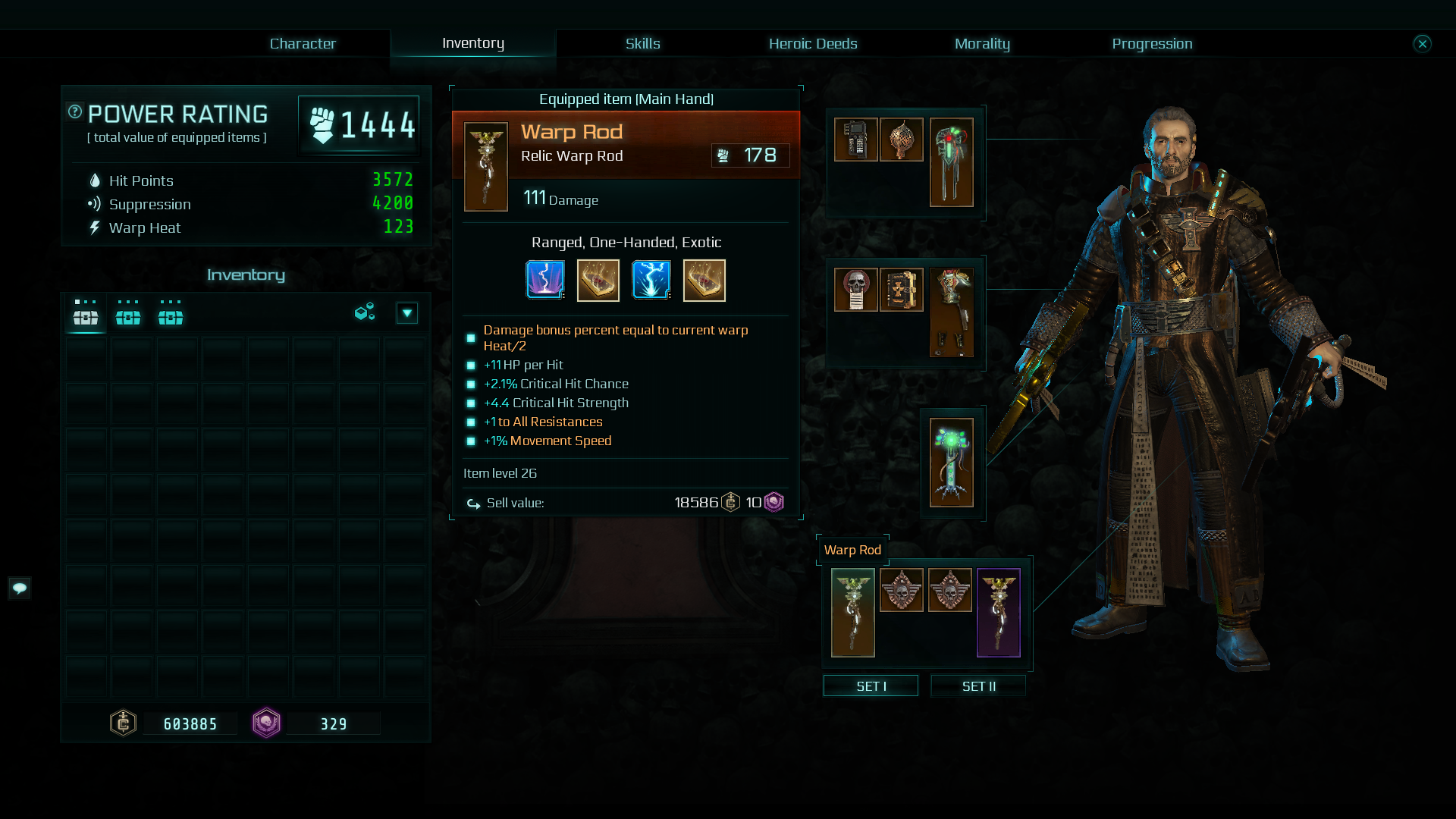The height and width of the screenshot is (819, 1456).
Task: Select the first inventory chest tab
Action: (86, 313)
